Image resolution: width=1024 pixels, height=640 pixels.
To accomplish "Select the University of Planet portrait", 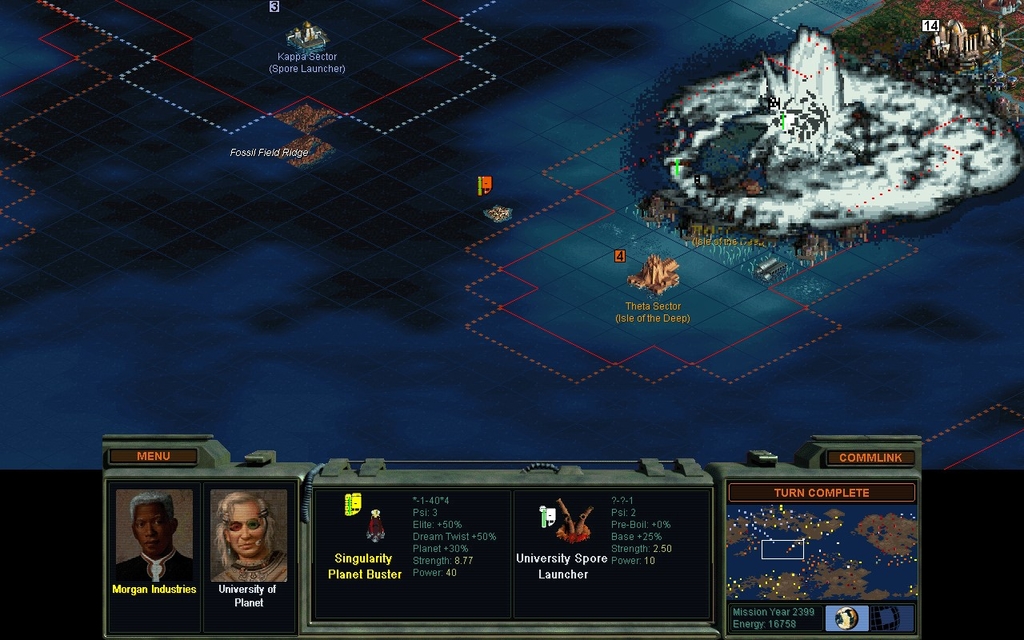I will point(248,536).
